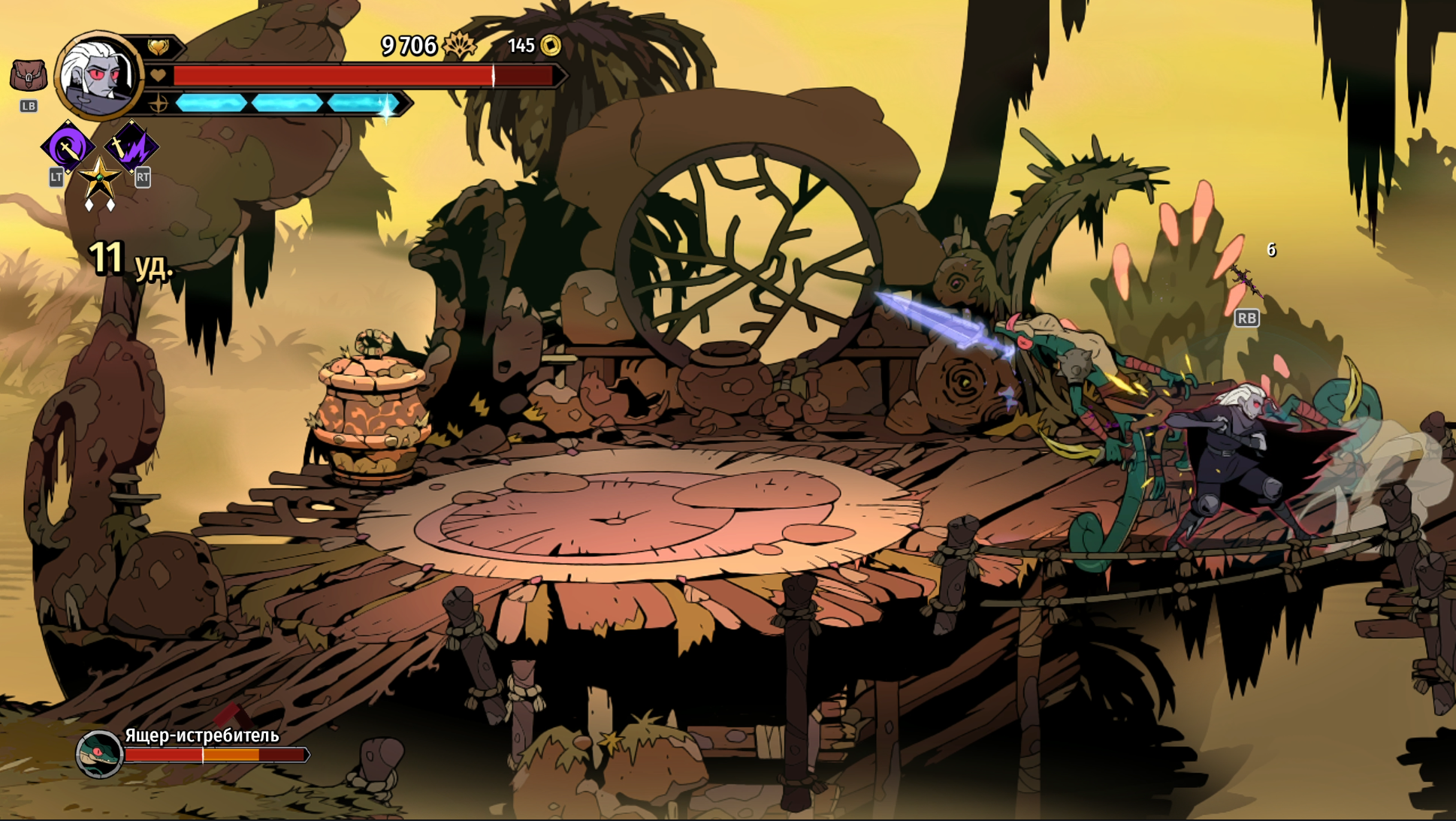The width and height of the screenshot is (1456, 821).
Task: Click the lizard boss portrait icon
Action: 99,753
